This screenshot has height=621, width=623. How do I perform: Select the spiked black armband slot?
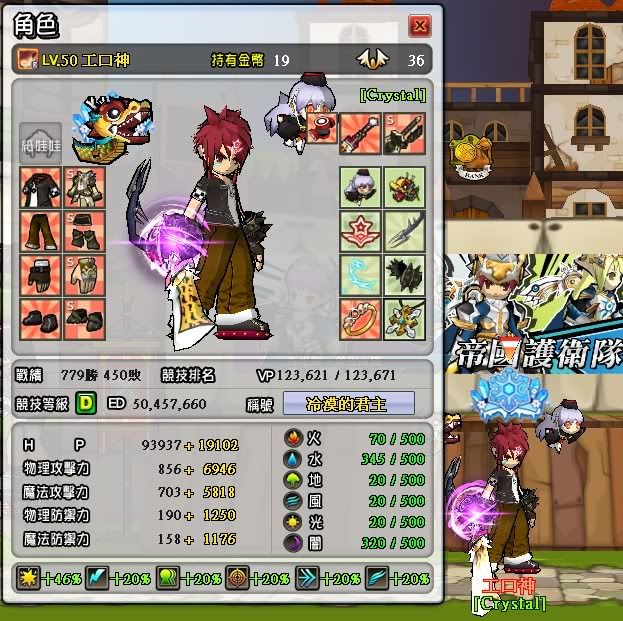coord(404,274)
